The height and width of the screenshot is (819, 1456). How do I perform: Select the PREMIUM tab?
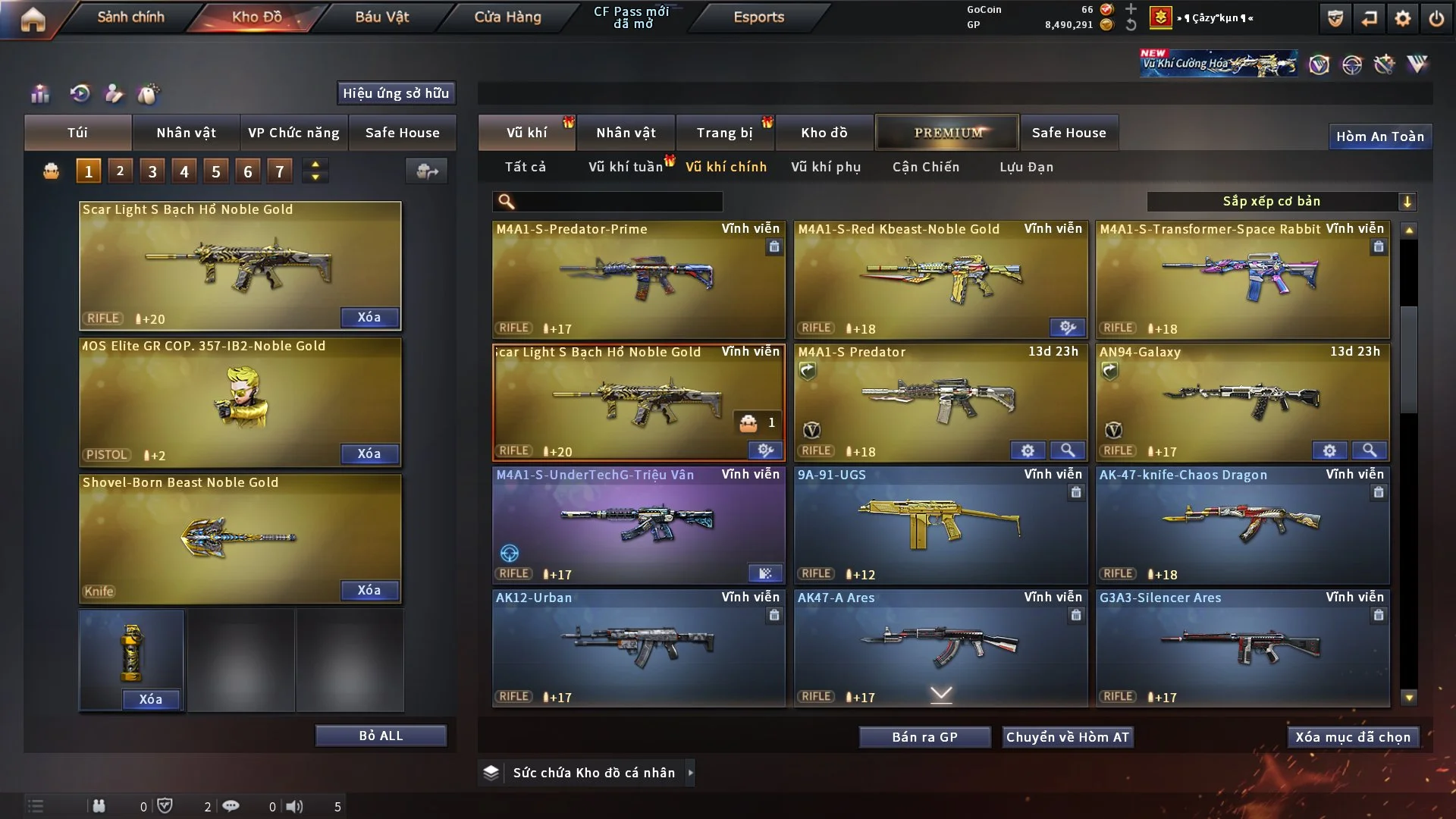tap(947, 133)
